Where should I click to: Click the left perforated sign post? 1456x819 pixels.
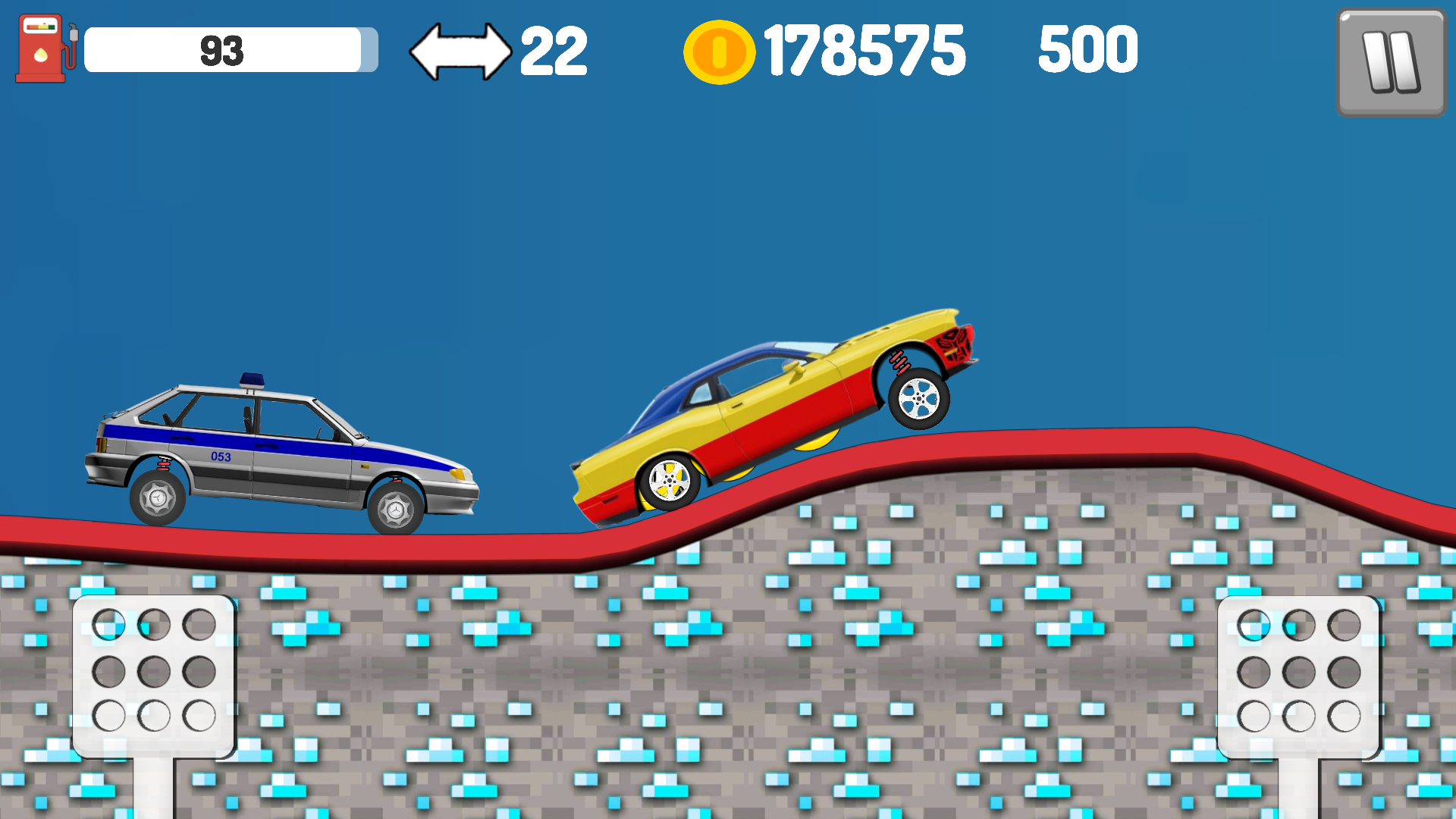tap(154, 675)
